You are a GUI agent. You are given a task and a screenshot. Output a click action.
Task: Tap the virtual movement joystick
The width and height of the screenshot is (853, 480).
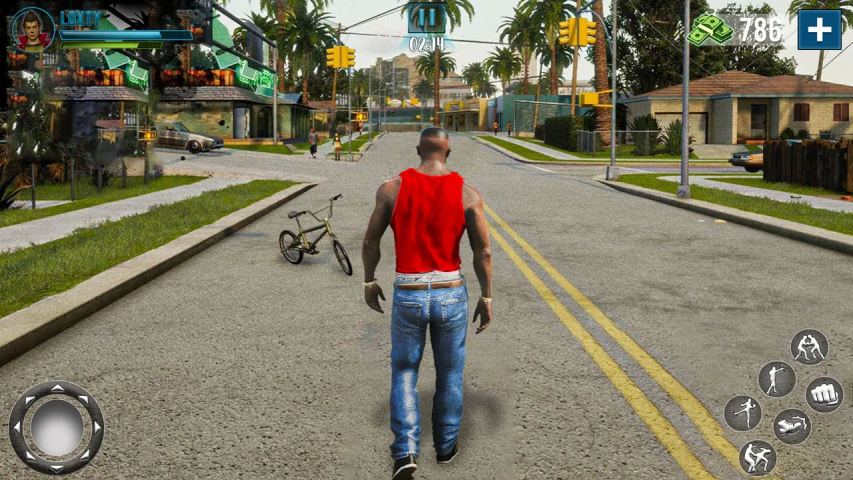[x=56, y=427]
